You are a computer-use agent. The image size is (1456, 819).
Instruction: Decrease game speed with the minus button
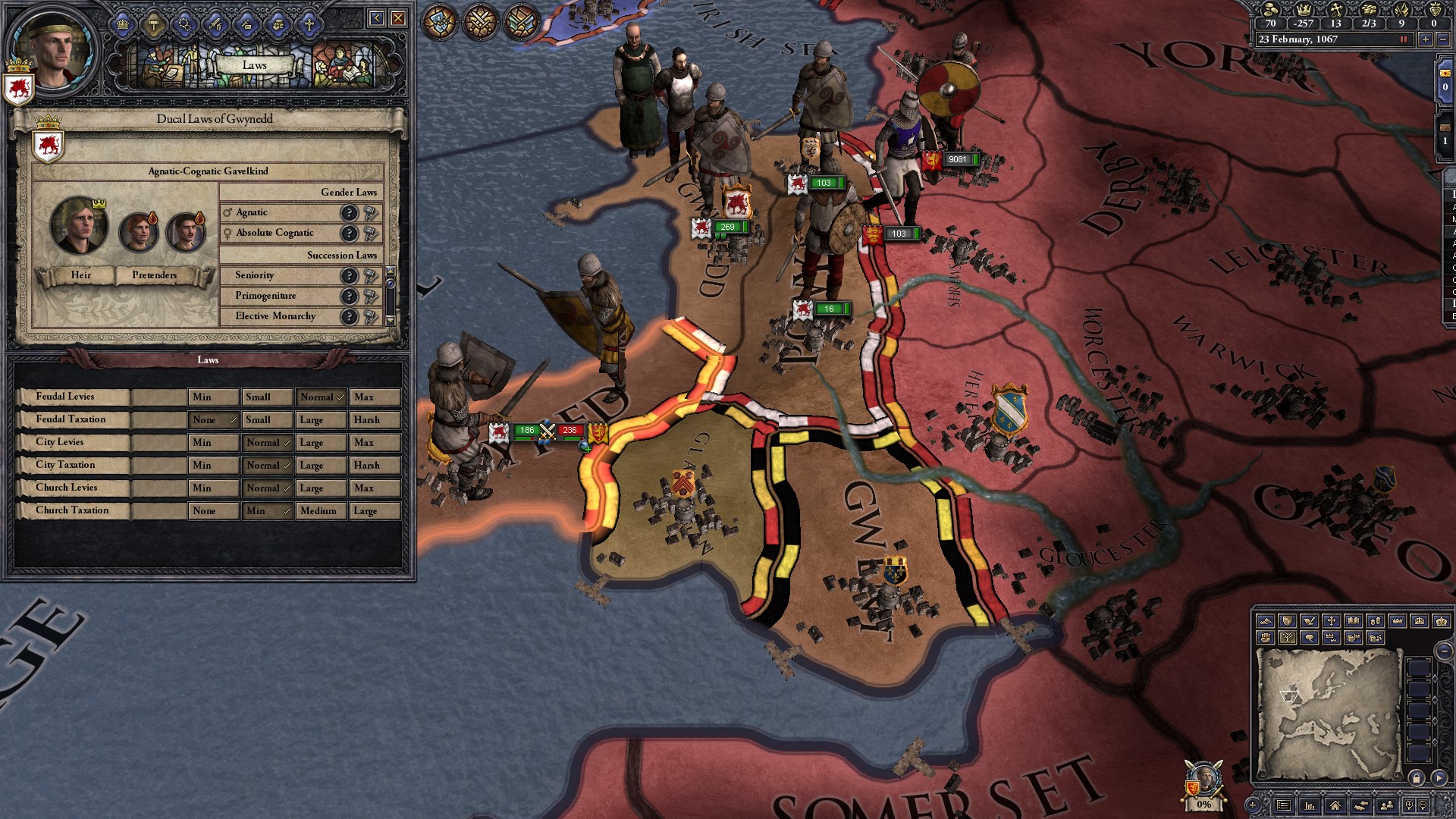pyautogui.click(x=1443, y=39)
